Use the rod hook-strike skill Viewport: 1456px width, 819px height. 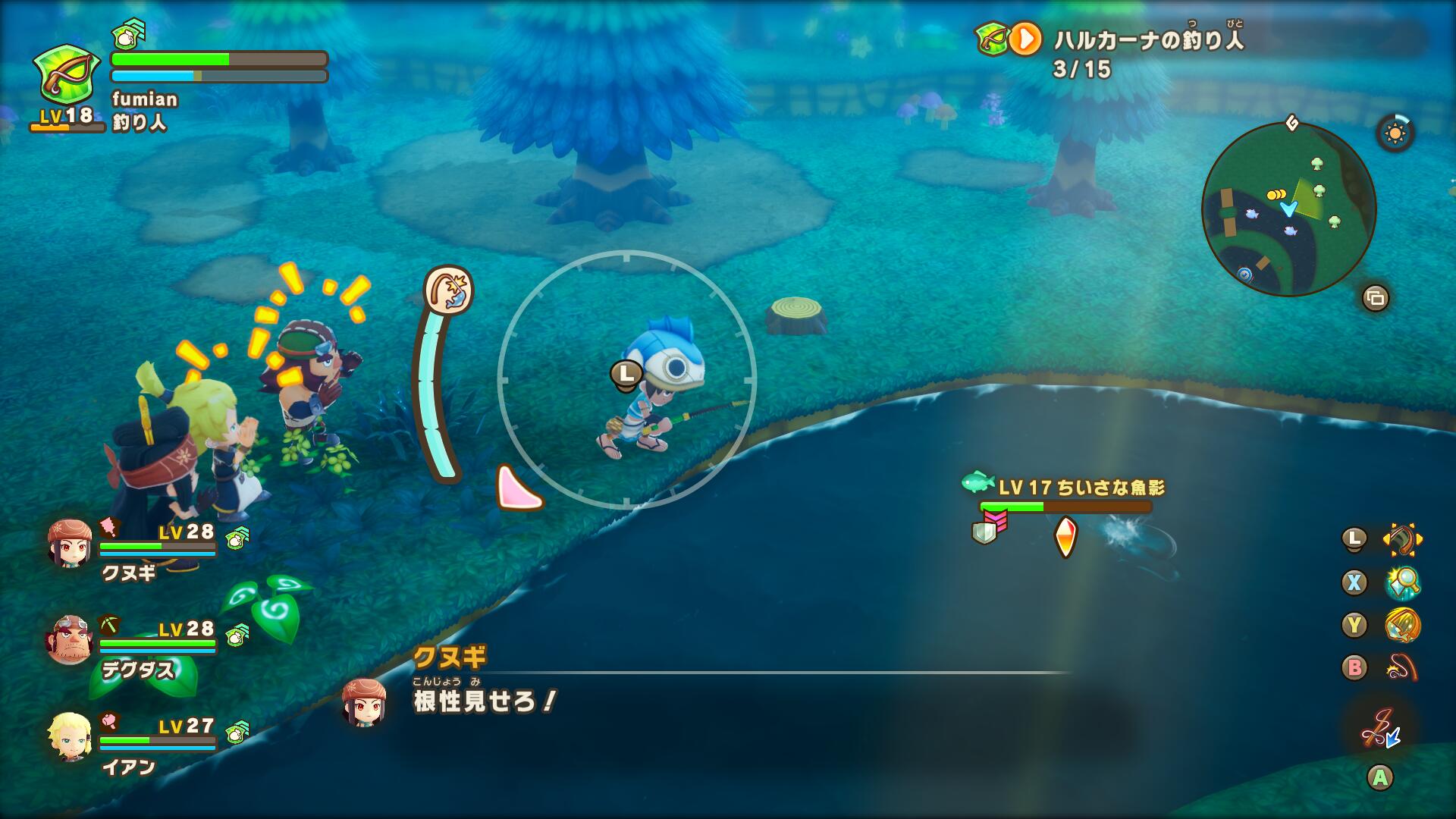click(x=1402, y=668)
